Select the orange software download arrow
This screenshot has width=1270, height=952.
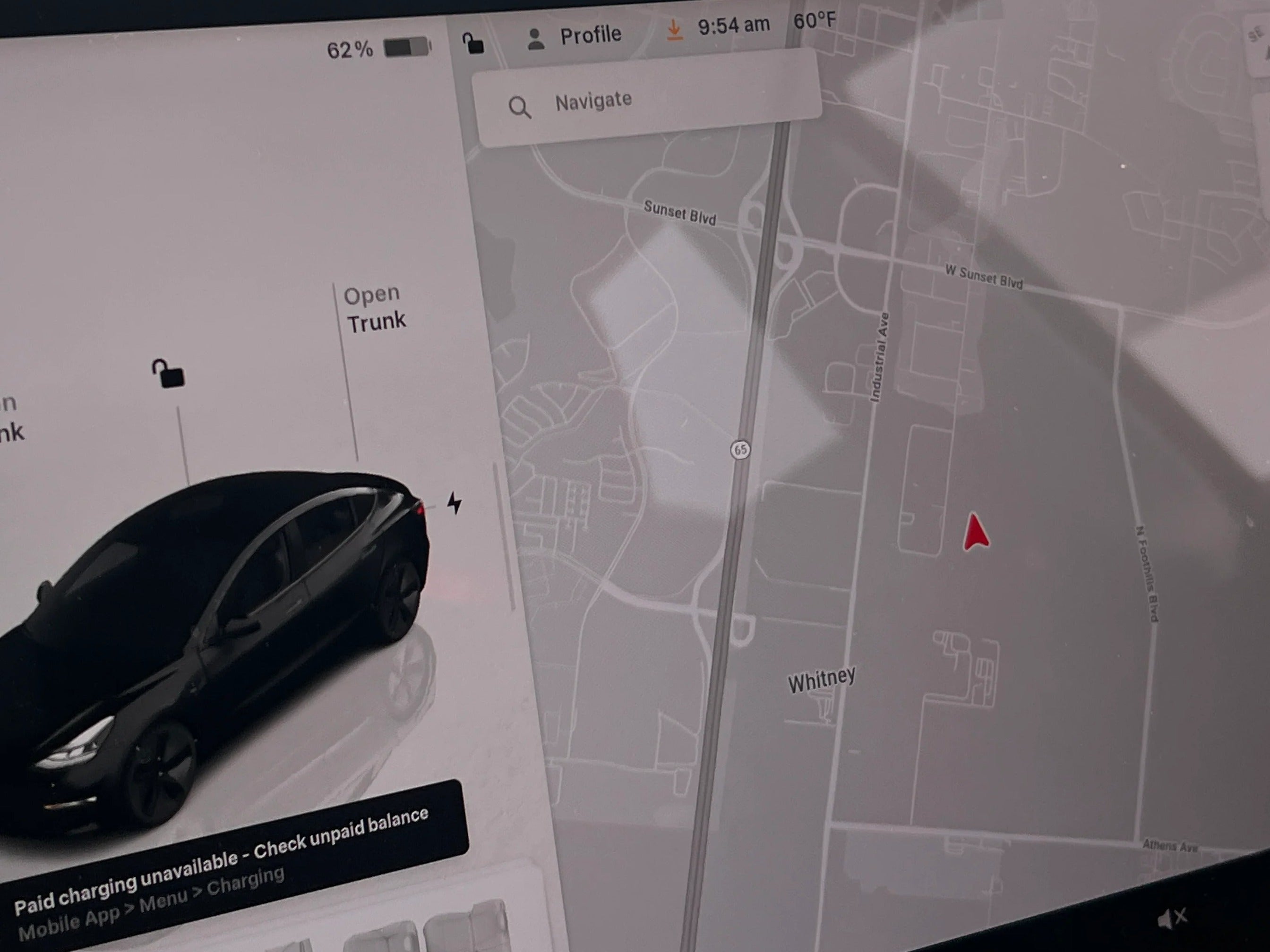point(674,29)
